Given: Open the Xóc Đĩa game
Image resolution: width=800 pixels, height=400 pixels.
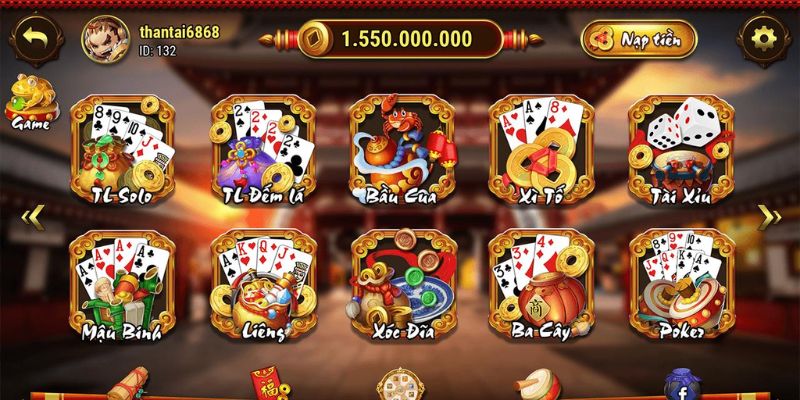Looking at the screenshot, I should click(x=402, y=285).
